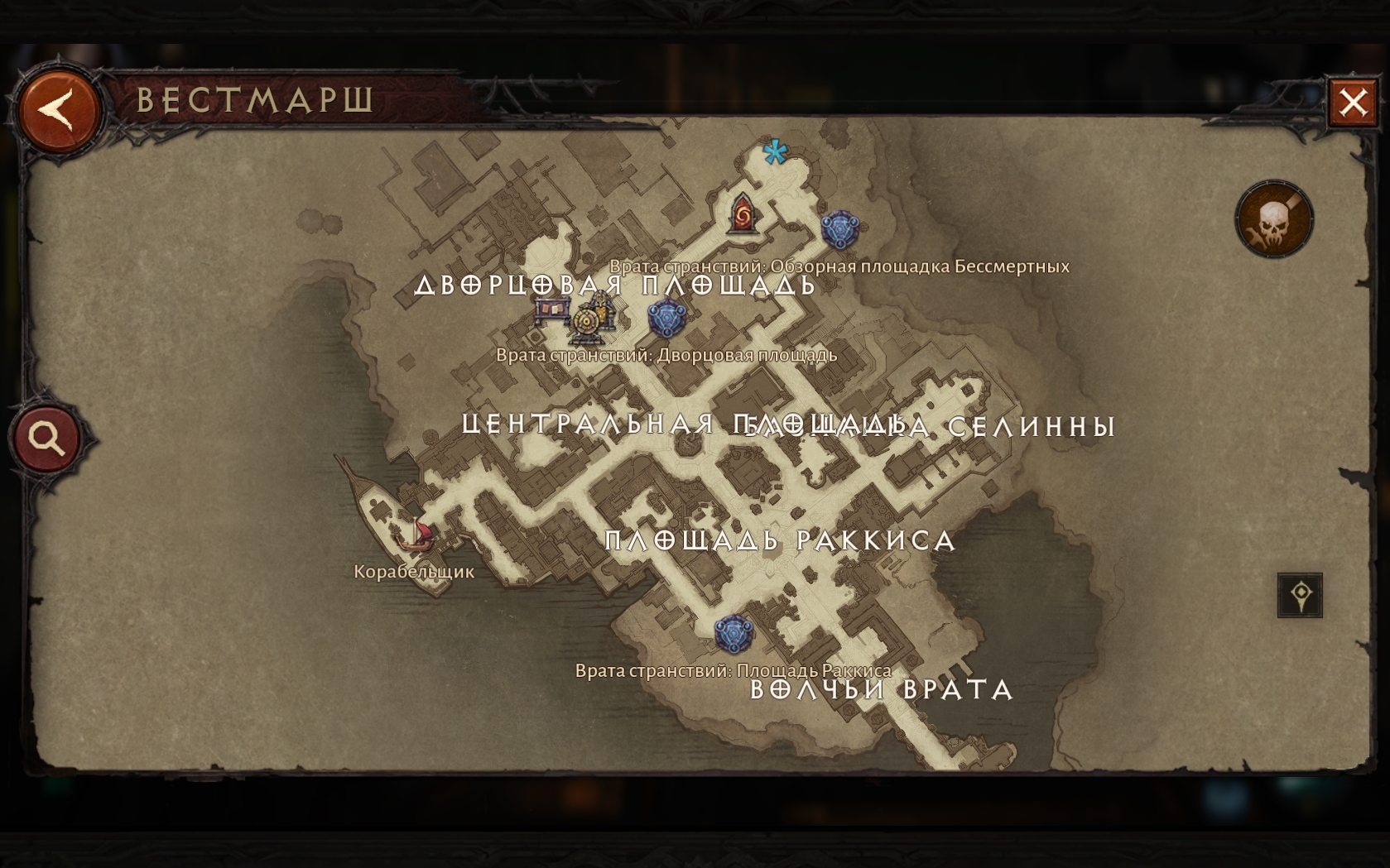This screenshot has height=868, width=1390.
Task: Click the Корабельщик ship marker
Action: coord(415,534)
